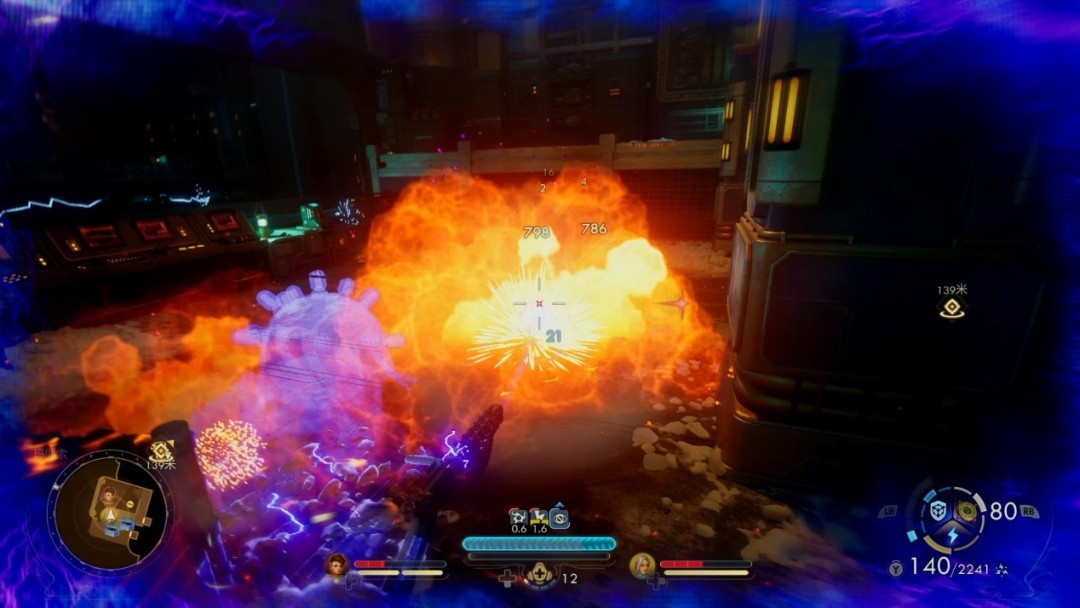Select the white-haired companion portrait
Viewport: 1080px width, 608px height.
[642, 566]
